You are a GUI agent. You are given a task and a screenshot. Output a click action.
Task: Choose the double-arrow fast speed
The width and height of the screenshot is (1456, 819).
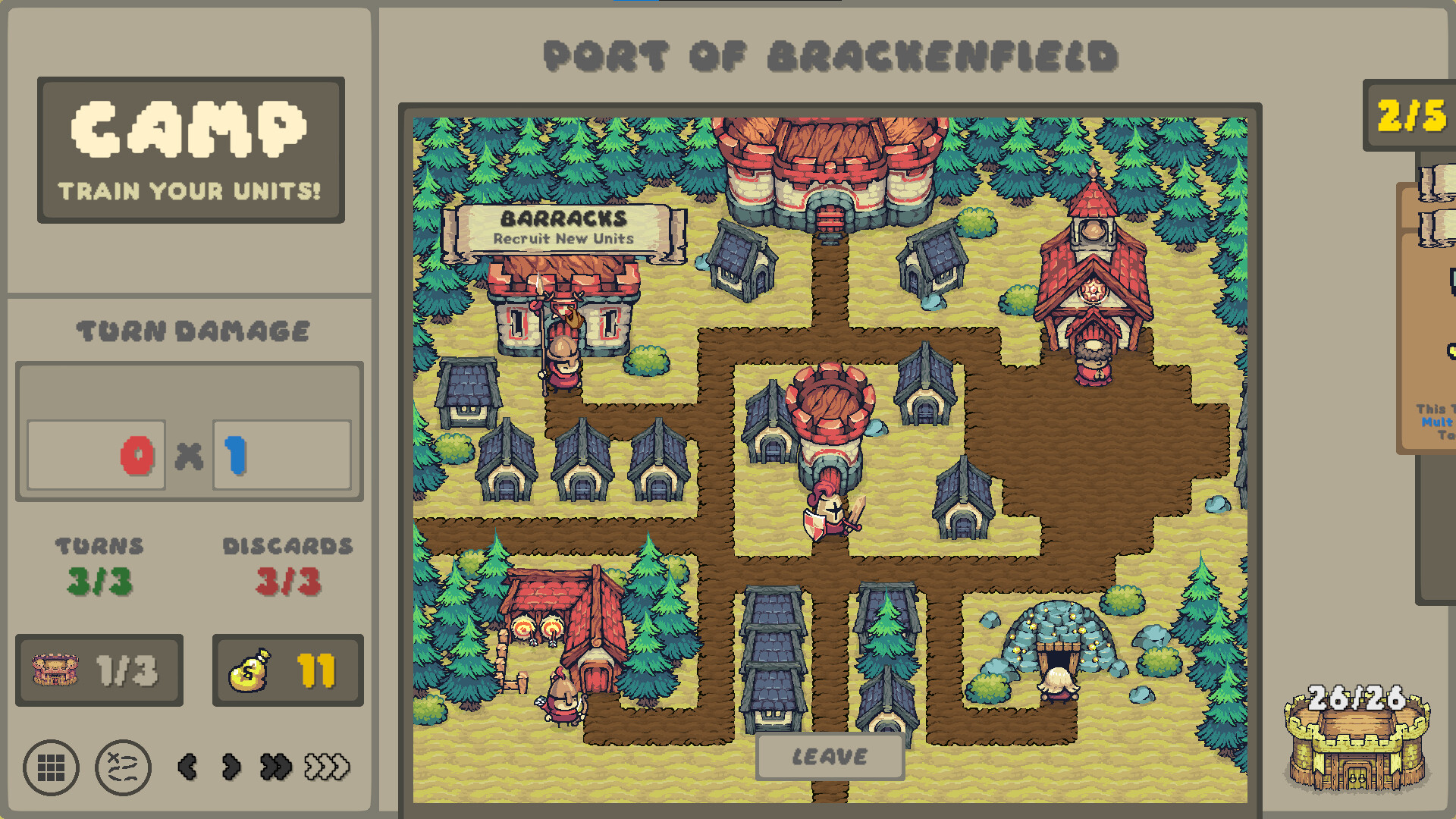coord(275,767)
